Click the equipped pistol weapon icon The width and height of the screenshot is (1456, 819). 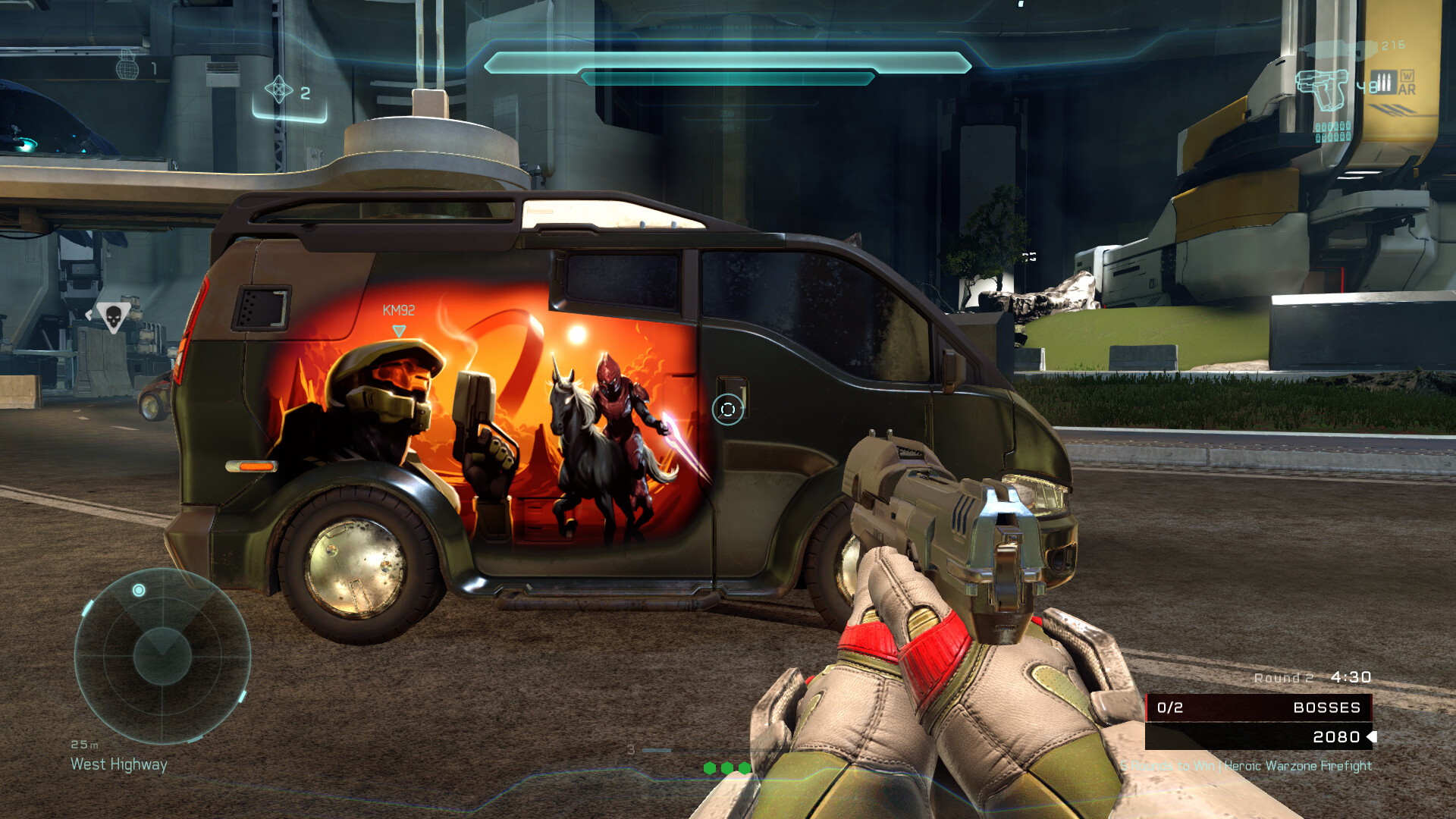click(1323, 89)
